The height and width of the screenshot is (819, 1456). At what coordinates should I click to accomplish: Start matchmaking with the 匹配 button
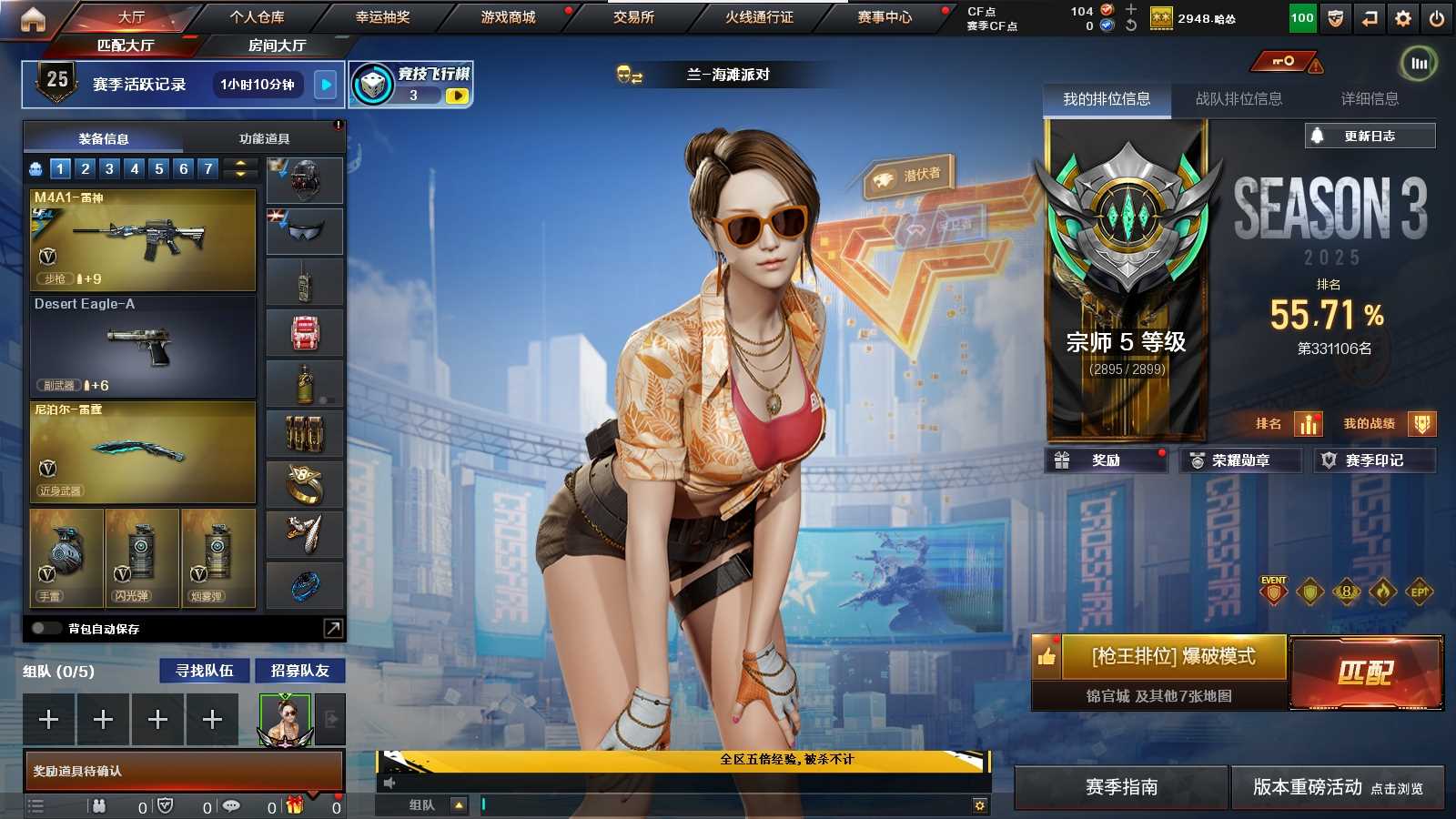pos(1366,672)
